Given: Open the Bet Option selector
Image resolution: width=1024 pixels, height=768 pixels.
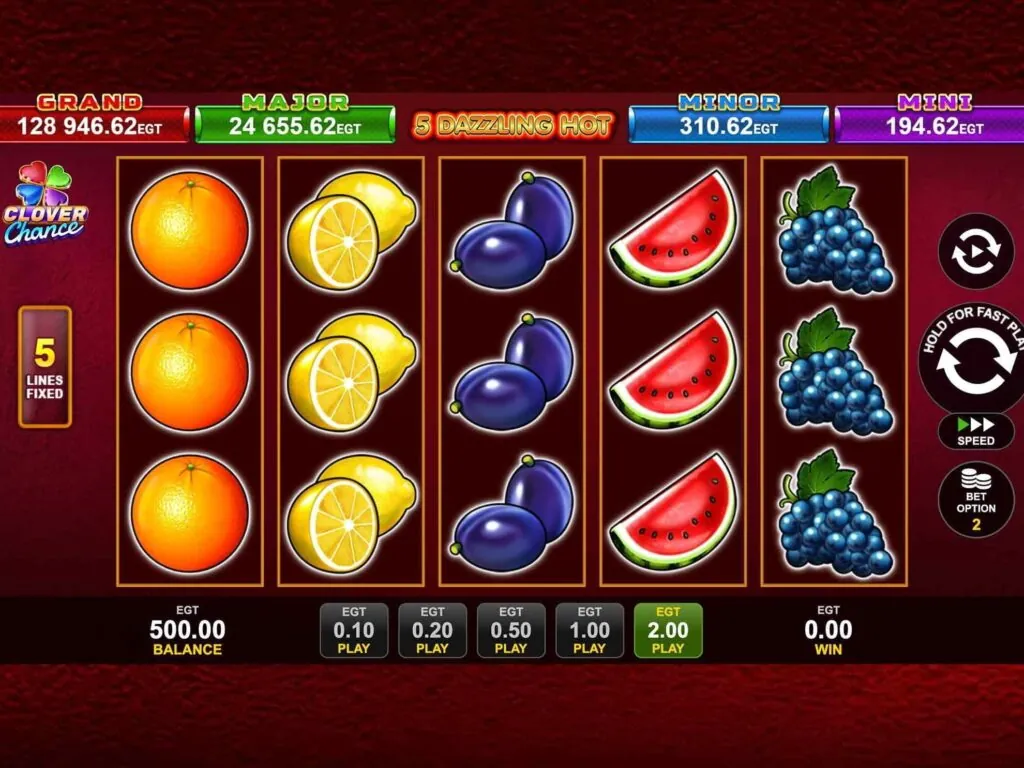Looking at the screenshot, I should 975,500.
